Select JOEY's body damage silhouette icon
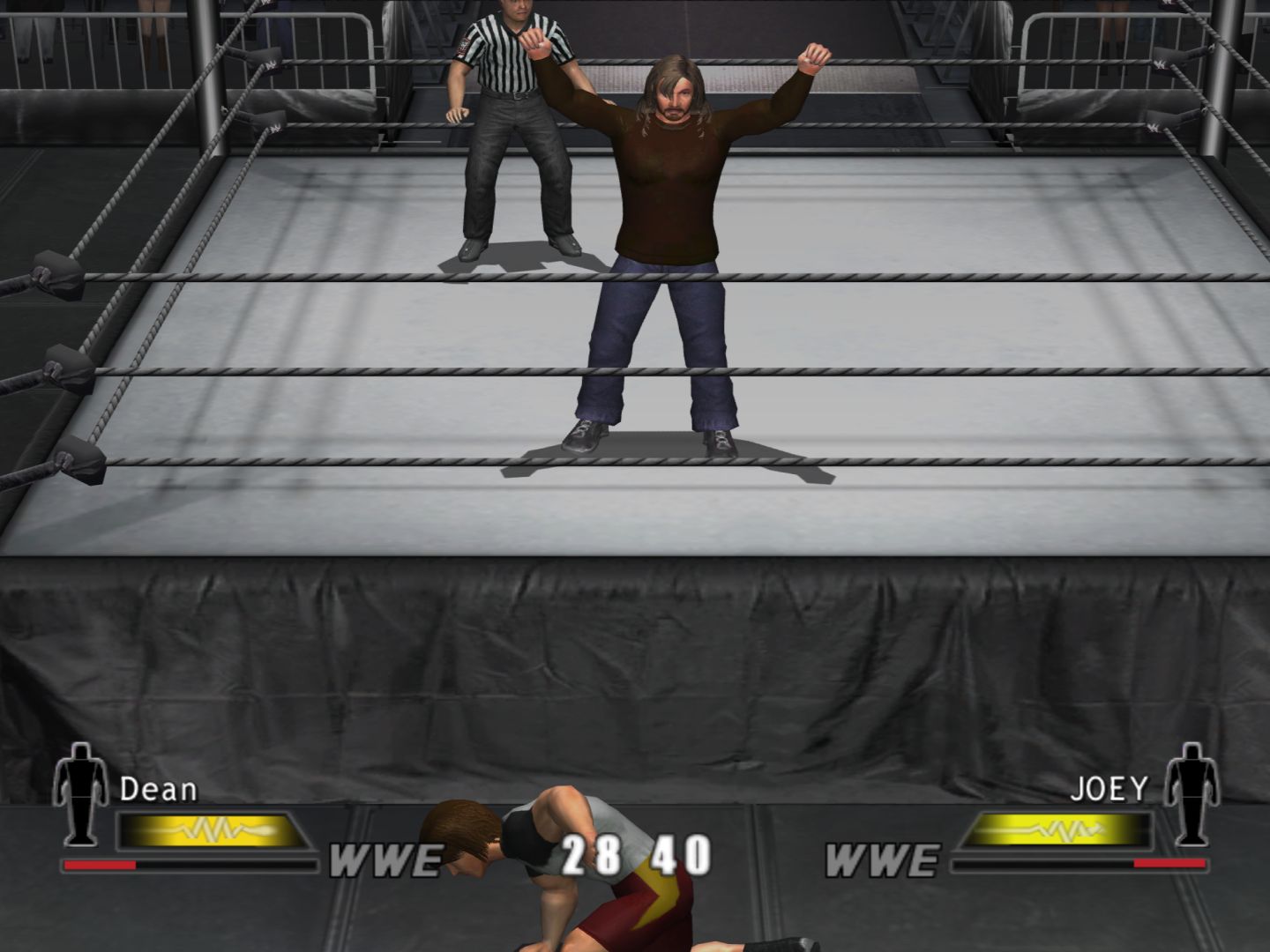The image size is (1270, 952). (x=1191, y=792)
